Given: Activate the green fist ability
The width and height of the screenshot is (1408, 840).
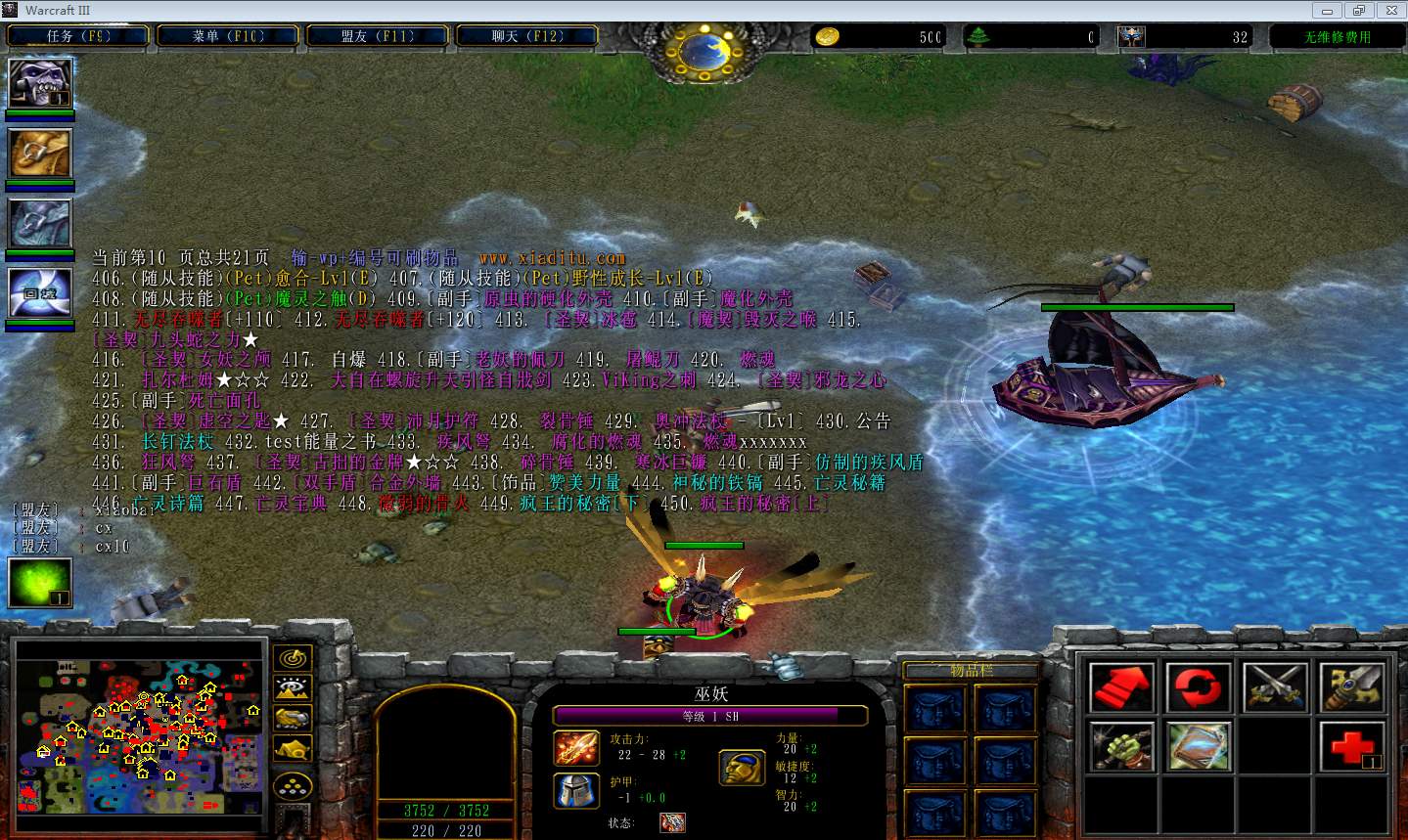Looking at the screenshot, I should (1122, 748).
